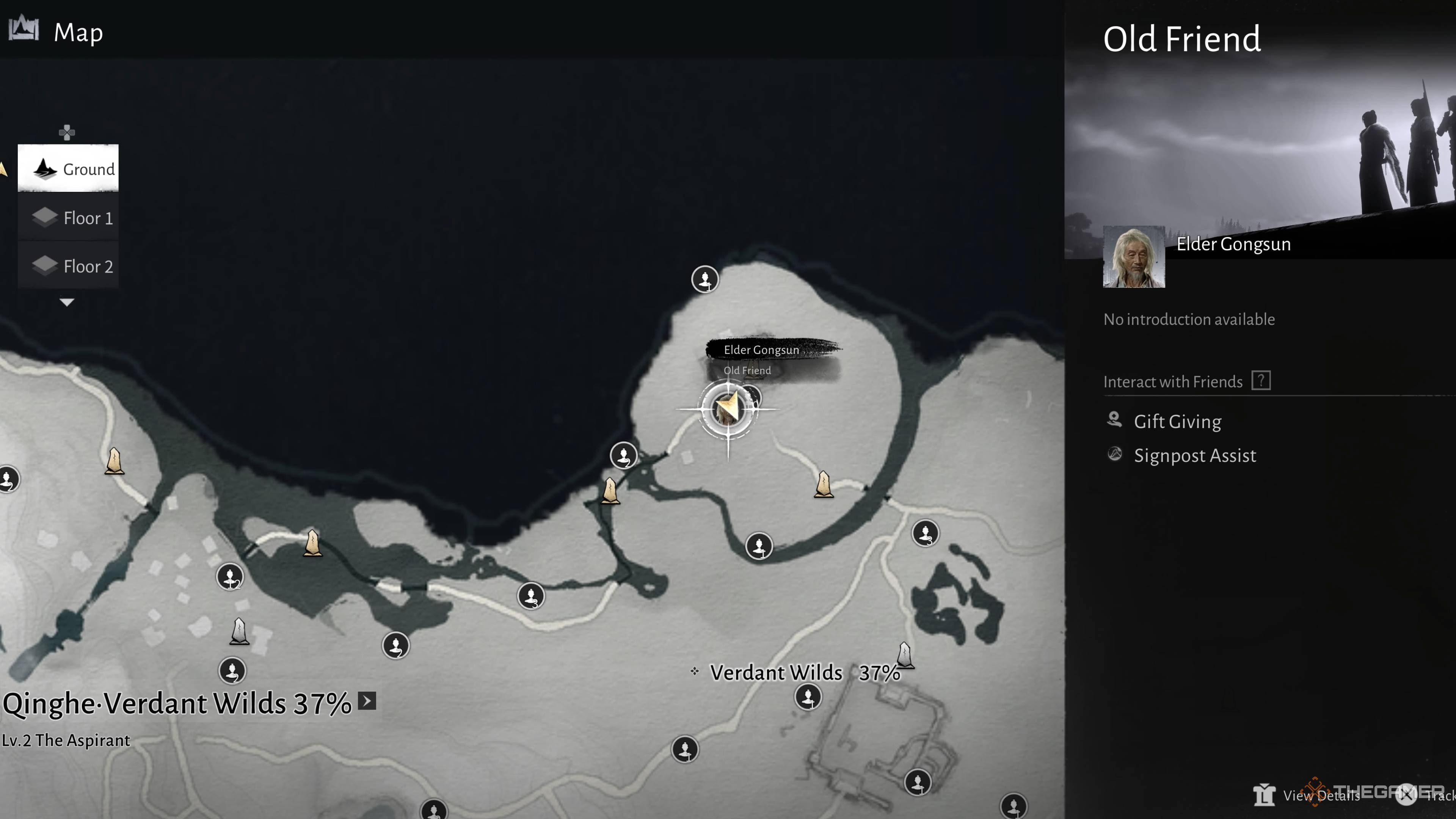1456x819 pixels.
Task: Select the Elder Gongsun map marker label
Action: point(761,350)
